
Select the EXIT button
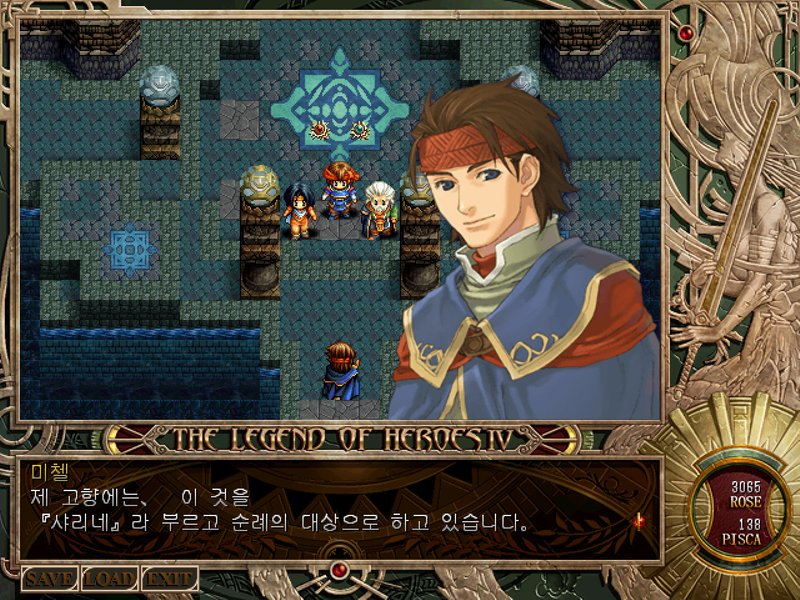tap(168, 578)
